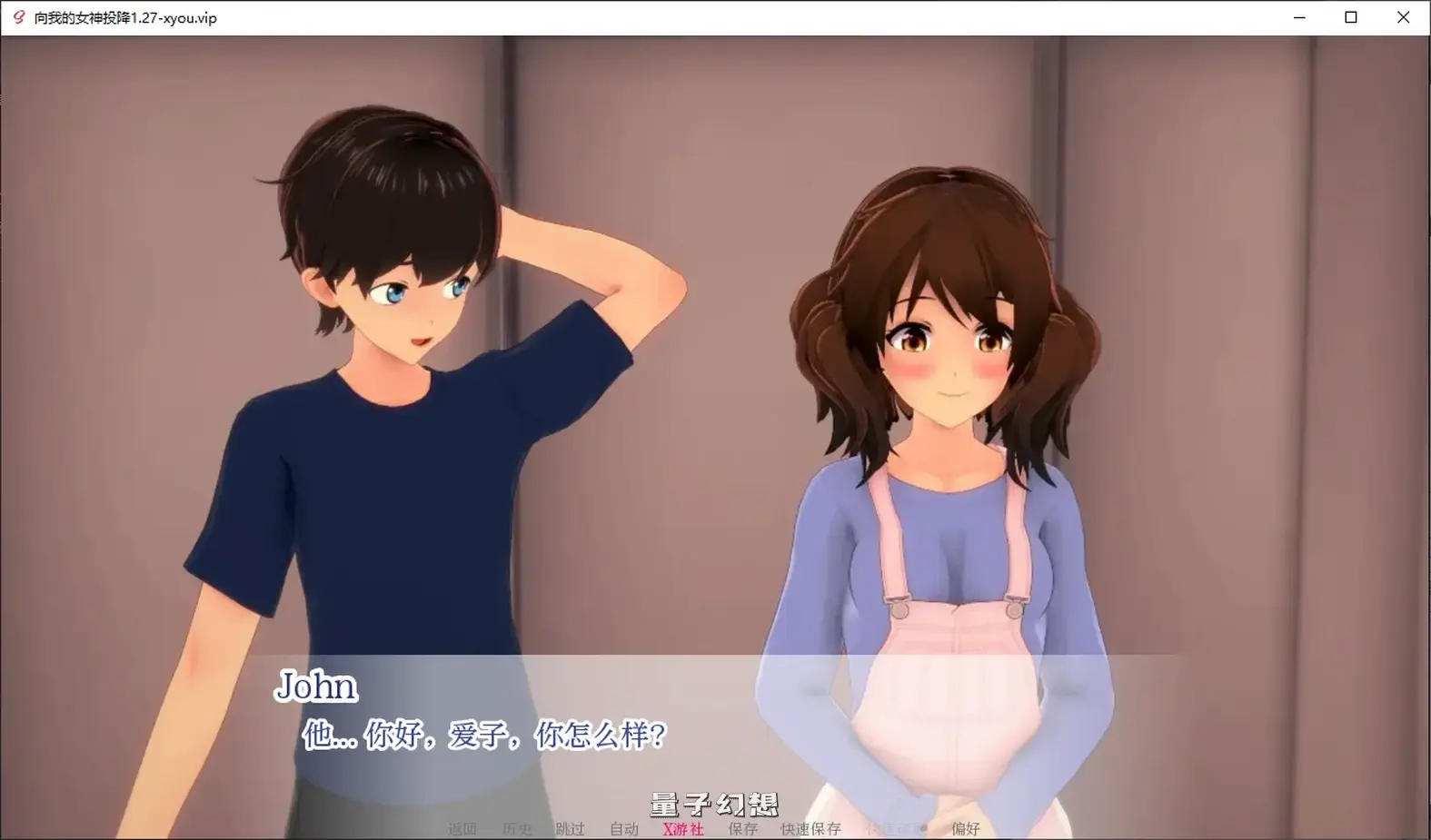Click the 量子幻想 watermark logo
The image size is (1431, 840).
click(714, 804)
